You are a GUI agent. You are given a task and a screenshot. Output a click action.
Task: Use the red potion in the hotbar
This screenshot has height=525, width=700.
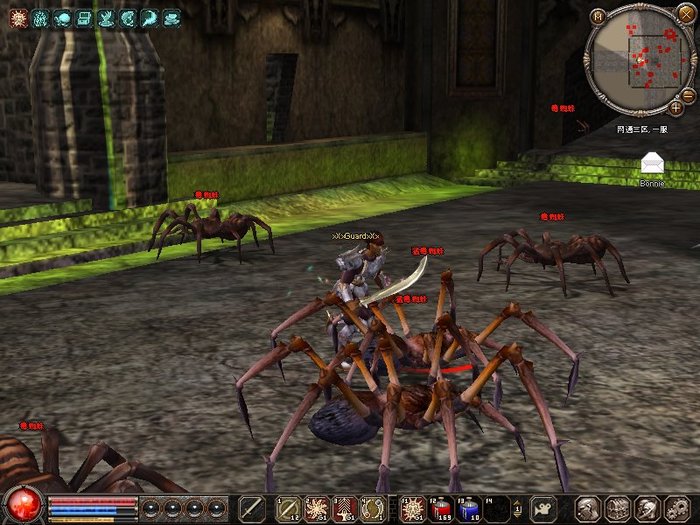441,507
